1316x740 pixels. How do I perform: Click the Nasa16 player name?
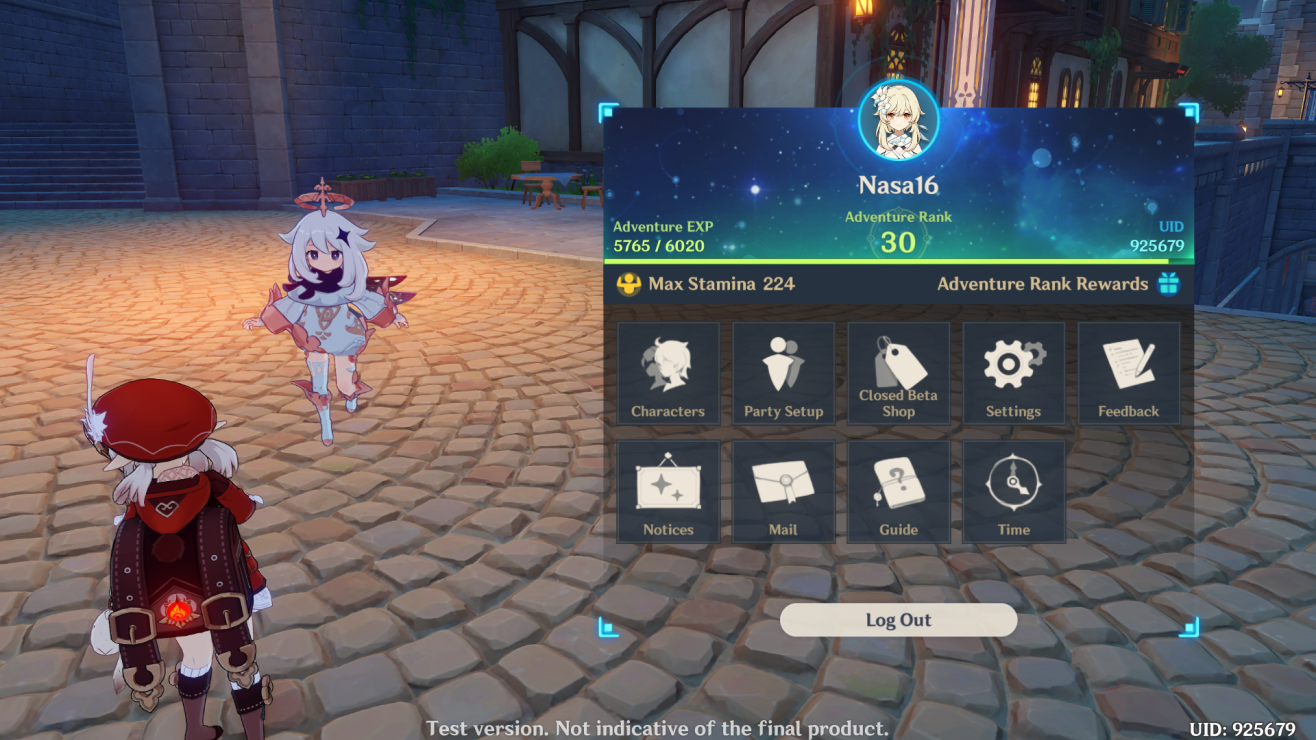coord(898,185)
